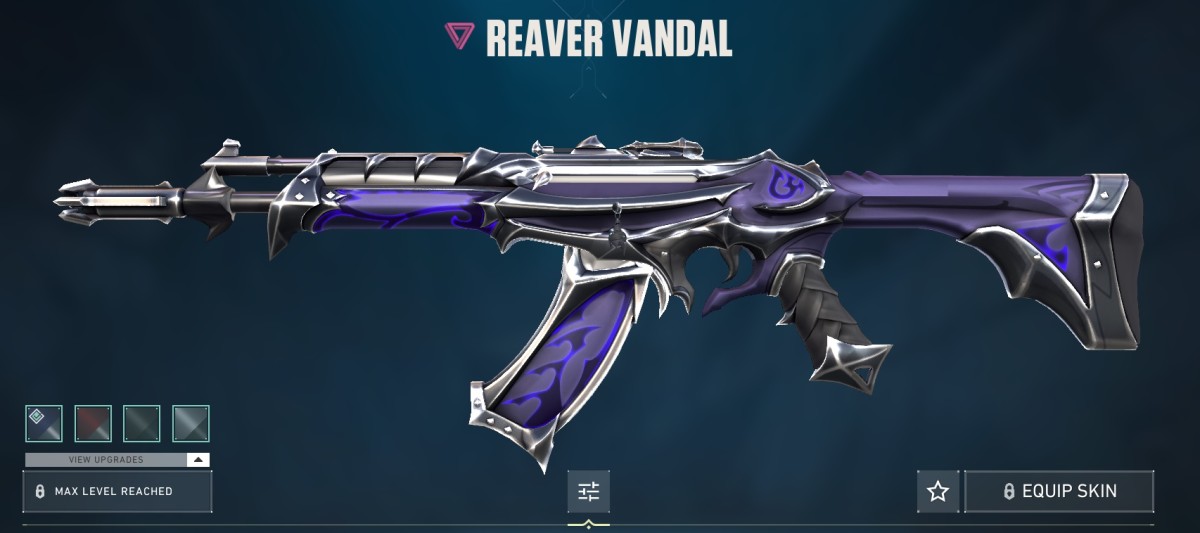Click the Max Level Reached button
The height and width of the screenshot is (533, 1200).
[x=117, y=491]
